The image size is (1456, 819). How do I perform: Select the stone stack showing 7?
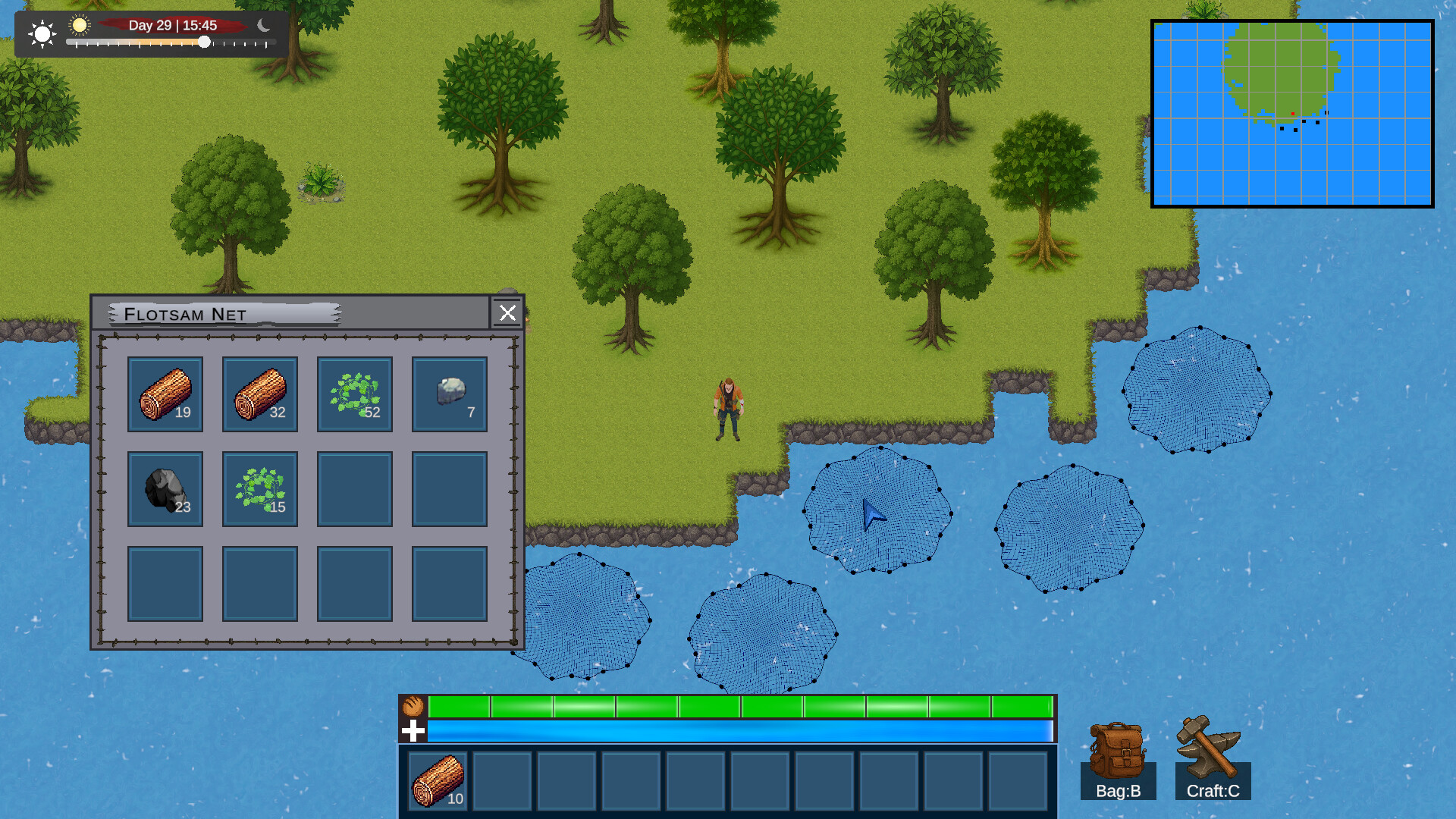(449, 394)
